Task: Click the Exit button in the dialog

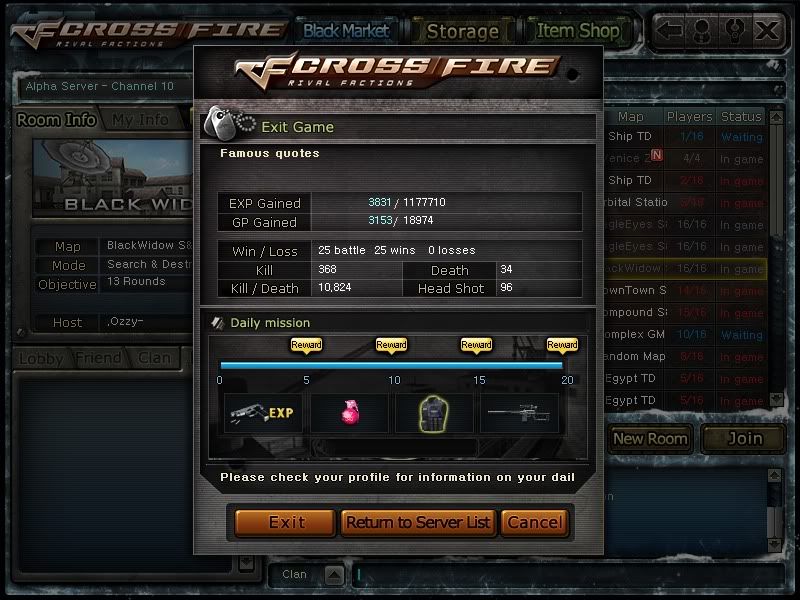Action: click(x=286, y=522)
